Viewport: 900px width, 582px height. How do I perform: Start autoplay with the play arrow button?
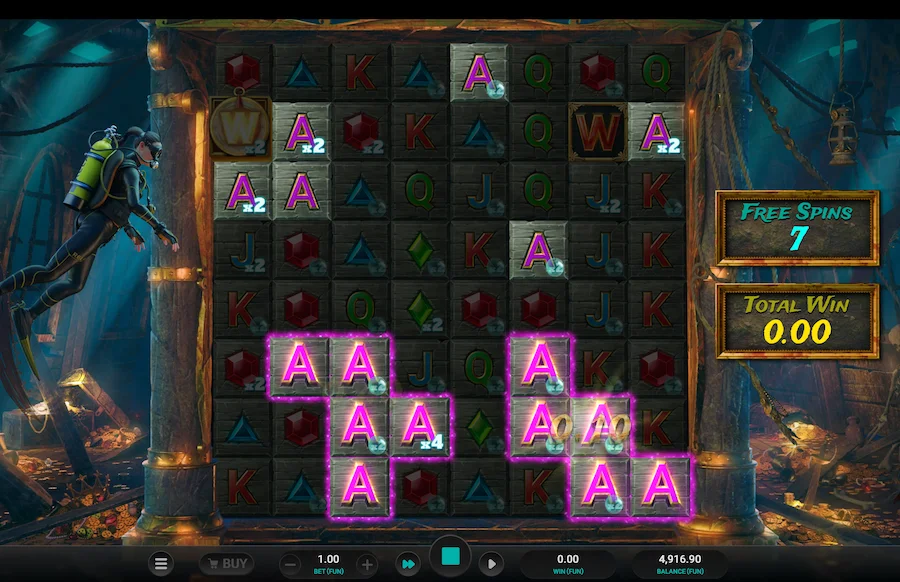click(491, 564)
